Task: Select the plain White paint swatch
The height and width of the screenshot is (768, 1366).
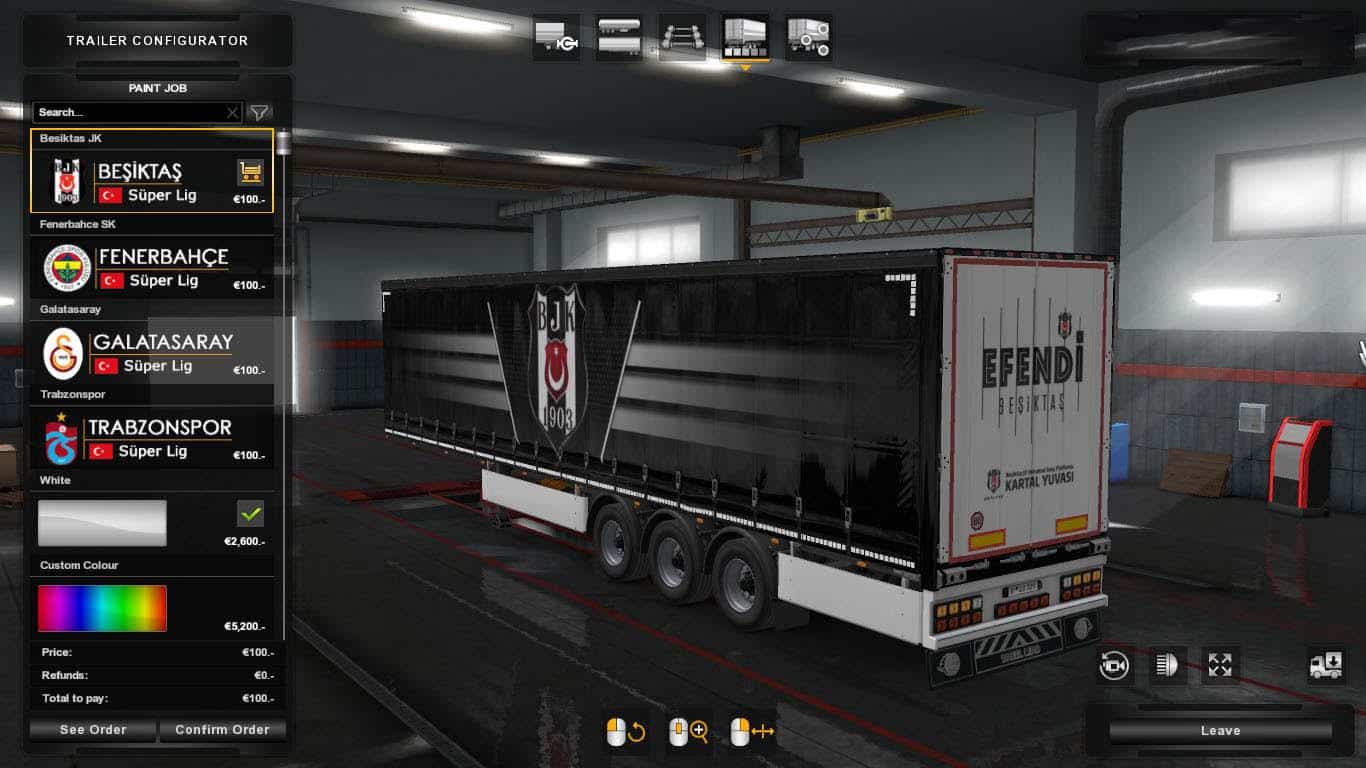Action: pyautogui.click(x=102, y=523)
